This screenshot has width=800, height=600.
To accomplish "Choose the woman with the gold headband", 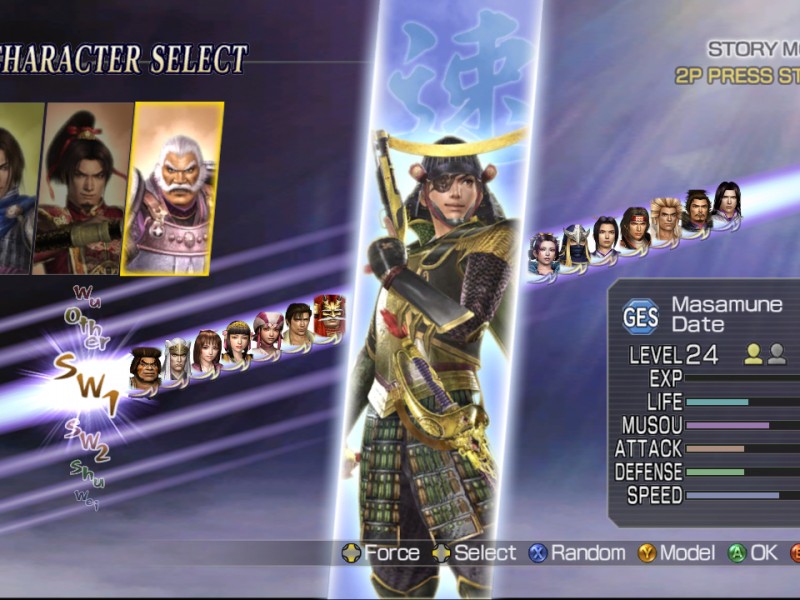I will 237,340.
